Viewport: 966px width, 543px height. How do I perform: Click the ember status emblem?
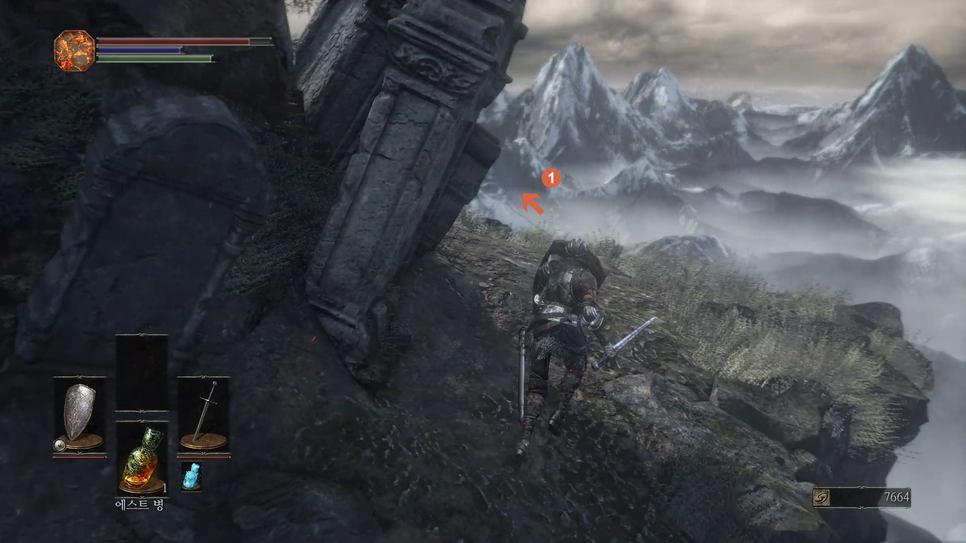(x=74, y=50)
